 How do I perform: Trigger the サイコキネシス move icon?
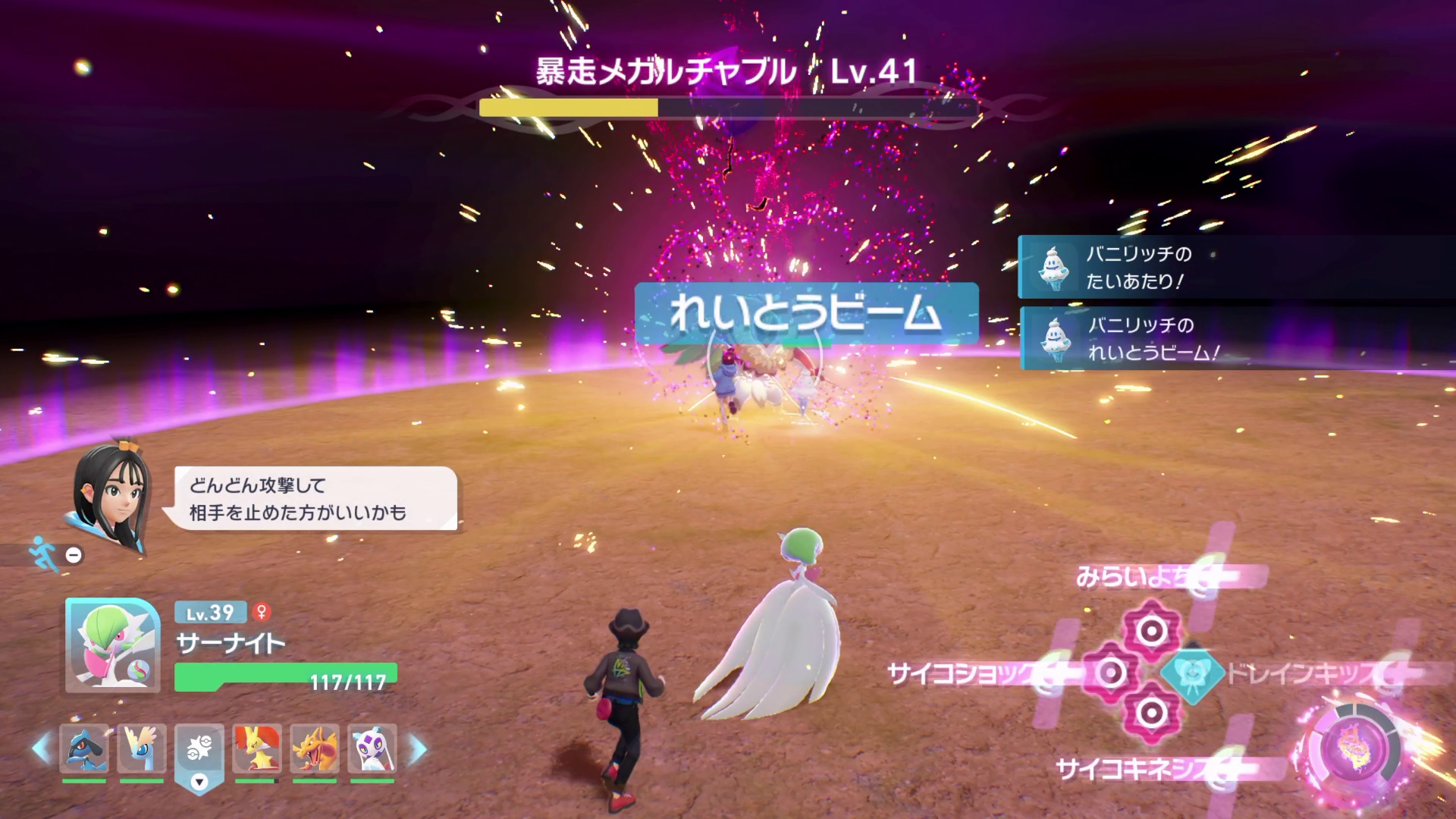click(1151, 713)
